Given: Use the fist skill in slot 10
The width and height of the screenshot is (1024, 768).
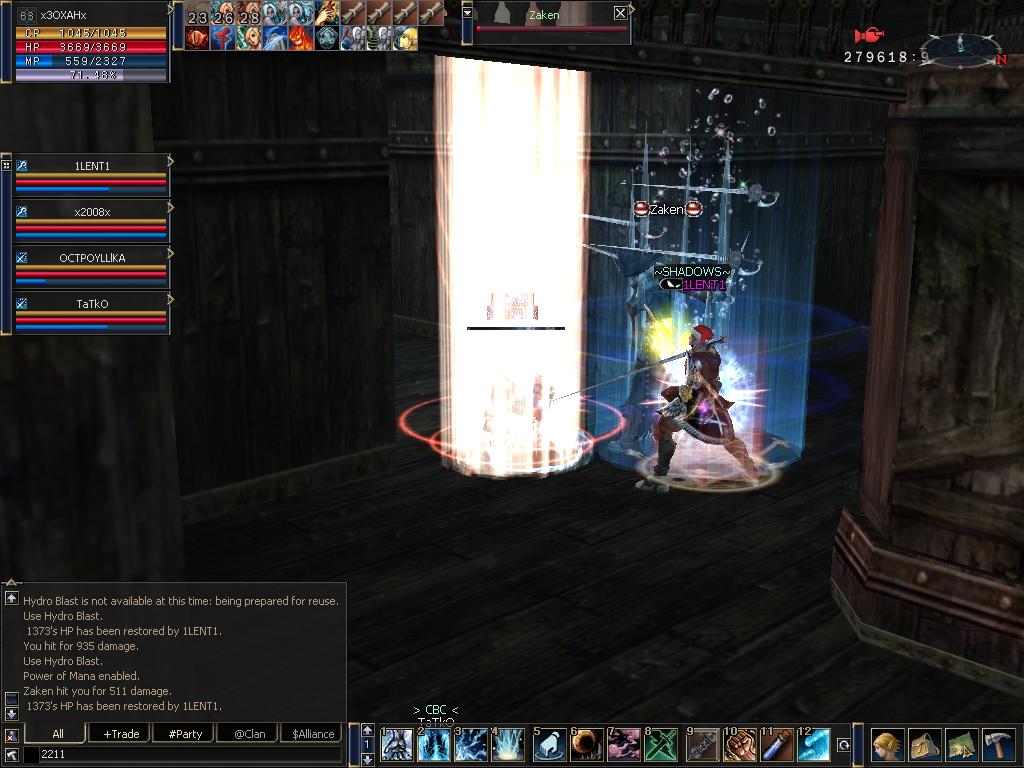Looking at the screenshot, I should (x=739, y=746).
